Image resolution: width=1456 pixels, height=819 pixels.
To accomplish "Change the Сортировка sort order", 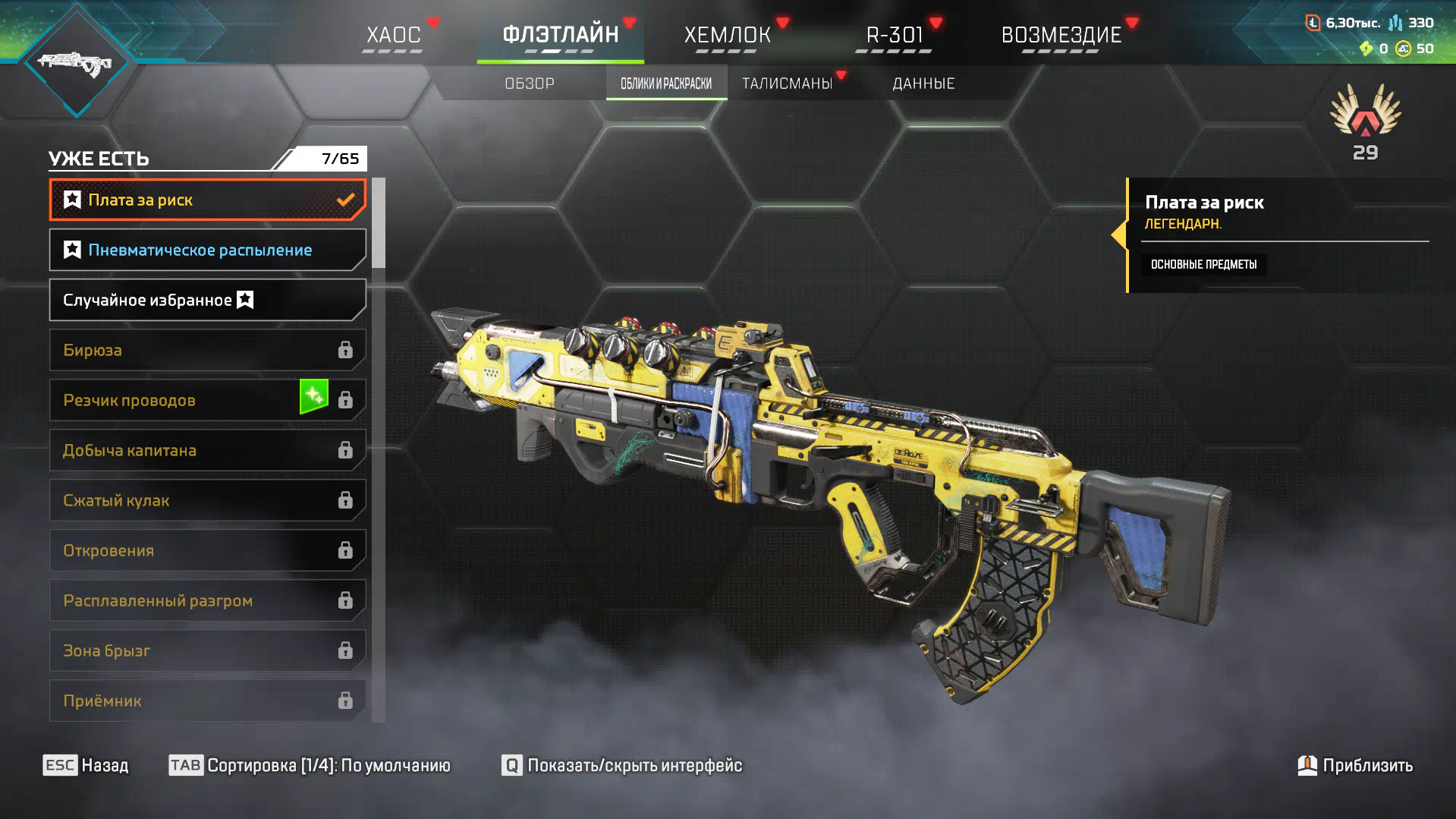I will [x=310, y=765].
